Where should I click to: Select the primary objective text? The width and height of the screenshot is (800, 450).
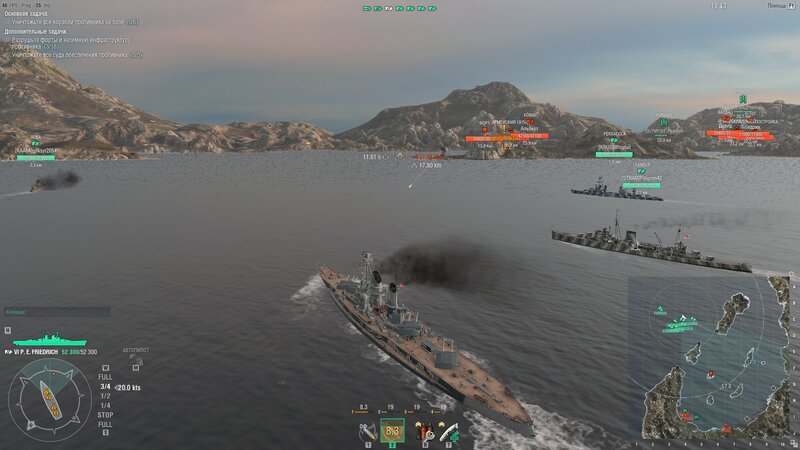point(76,21)
